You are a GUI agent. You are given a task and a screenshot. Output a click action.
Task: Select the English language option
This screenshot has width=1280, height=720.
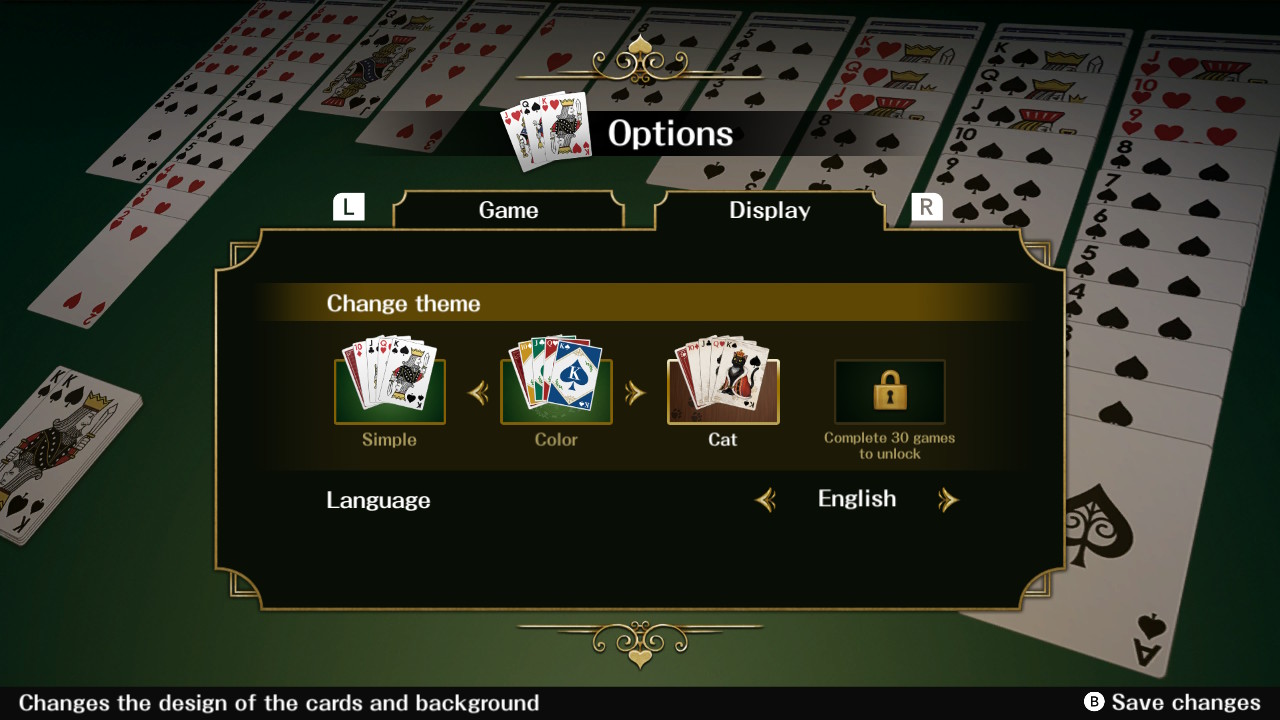click(x=856, y=498)
